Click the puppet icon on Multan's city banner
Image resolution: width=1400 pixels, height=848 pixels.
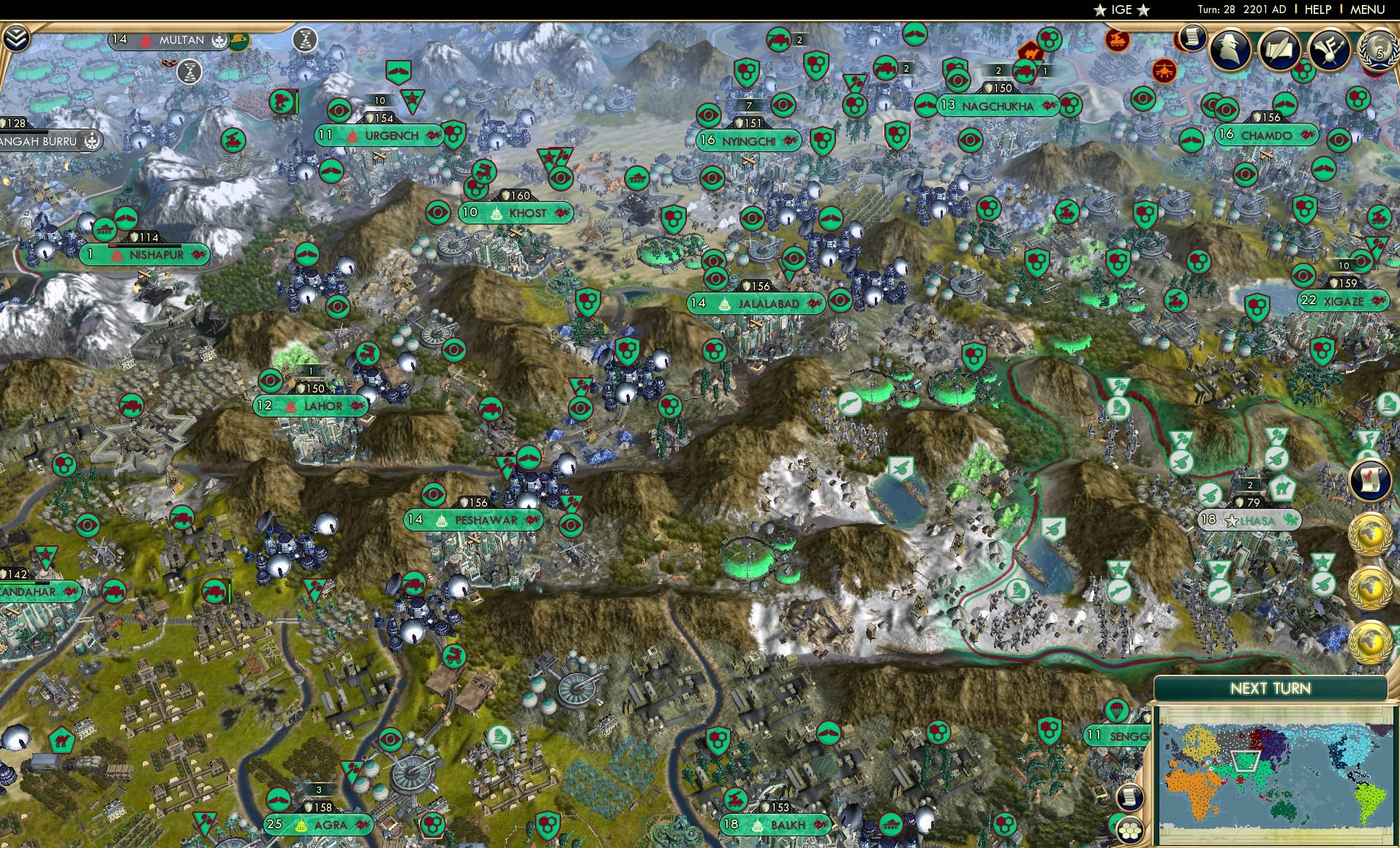pos(219,39)
